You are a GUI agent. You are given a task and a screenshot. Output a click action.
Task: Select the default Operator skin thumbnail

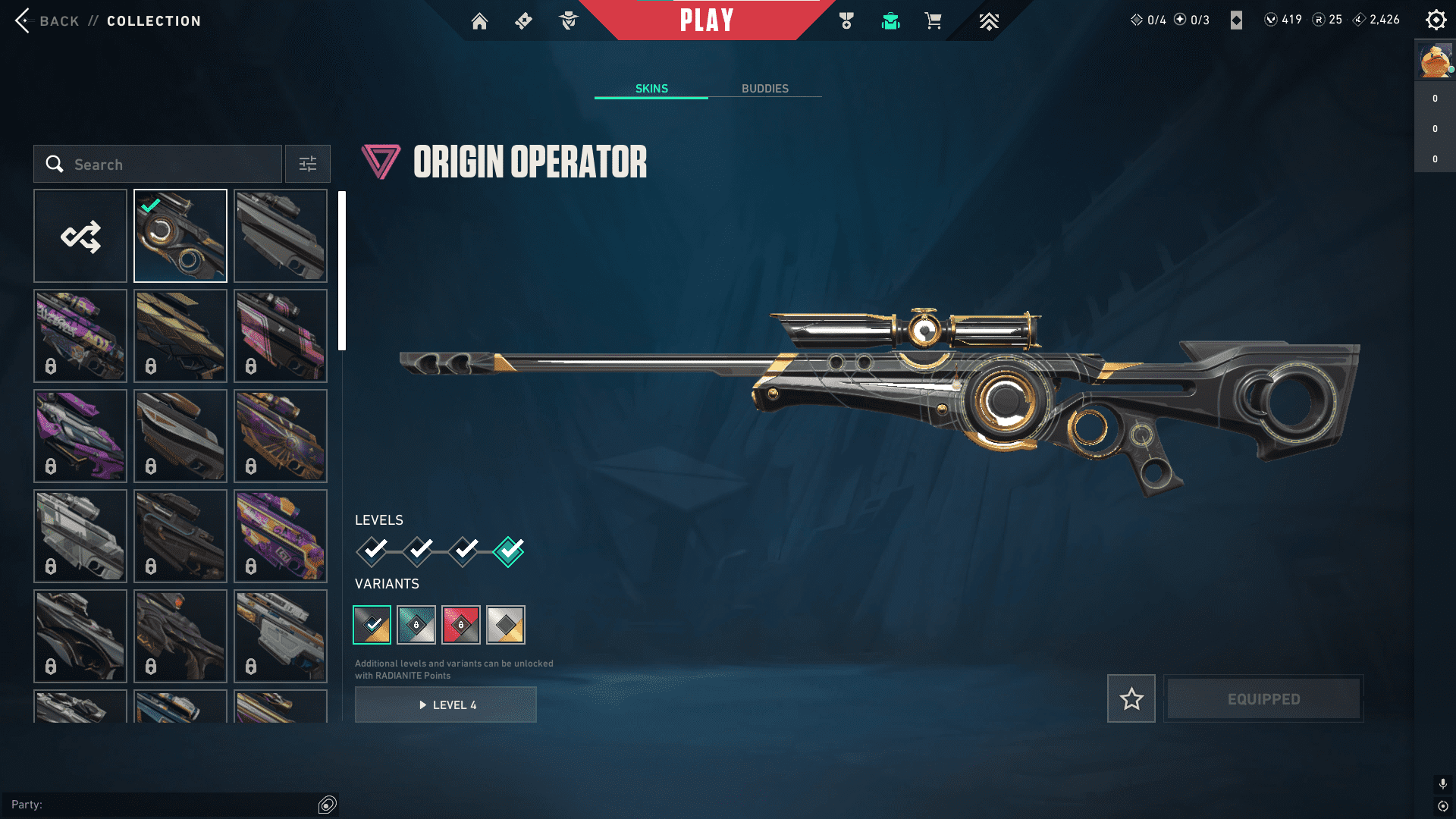[x=281, y=237]
